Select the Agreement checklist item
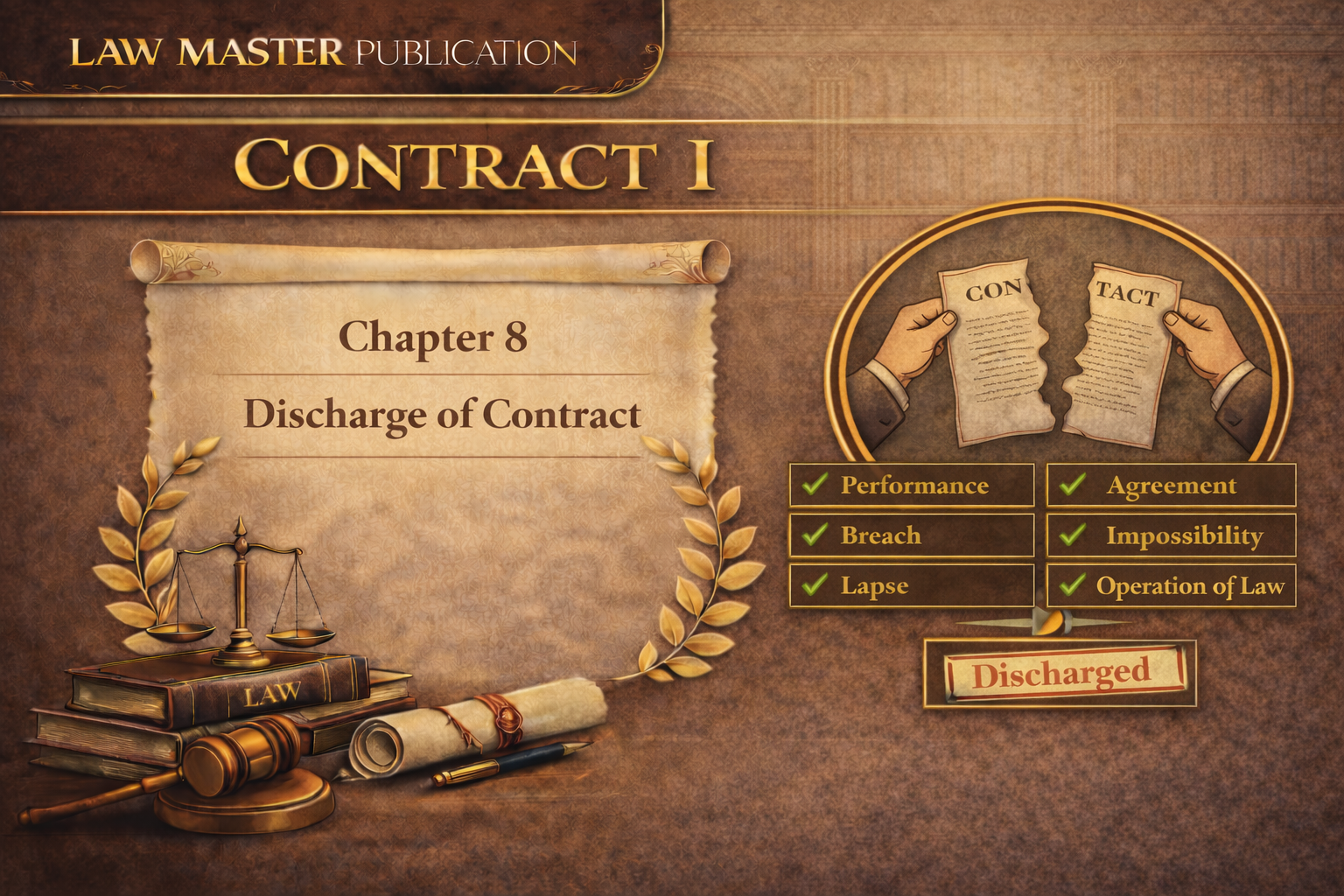 coord(1171,486)
